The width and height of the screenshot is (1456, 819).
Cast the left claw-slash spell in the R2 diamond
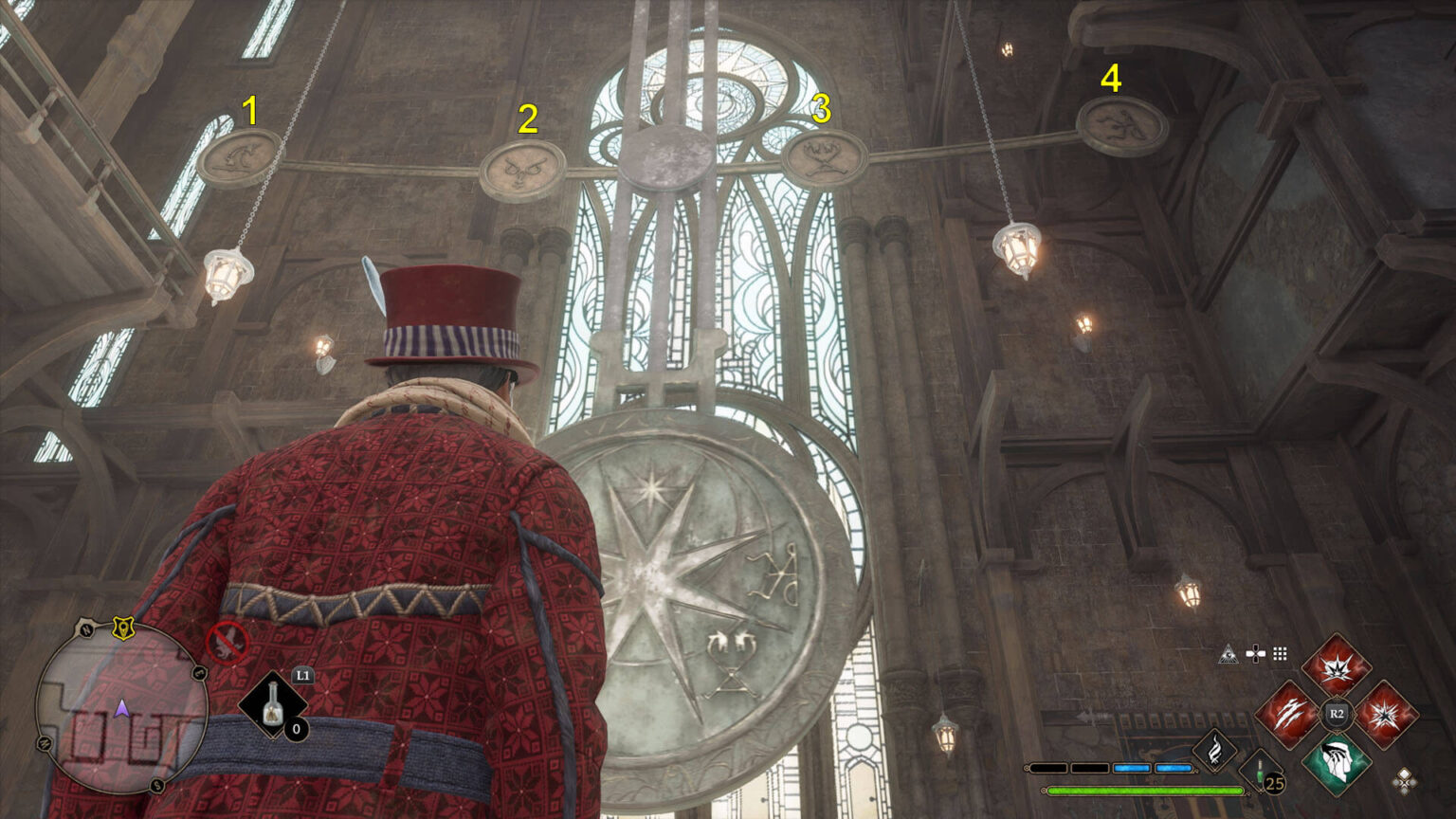click(1289, 713)
